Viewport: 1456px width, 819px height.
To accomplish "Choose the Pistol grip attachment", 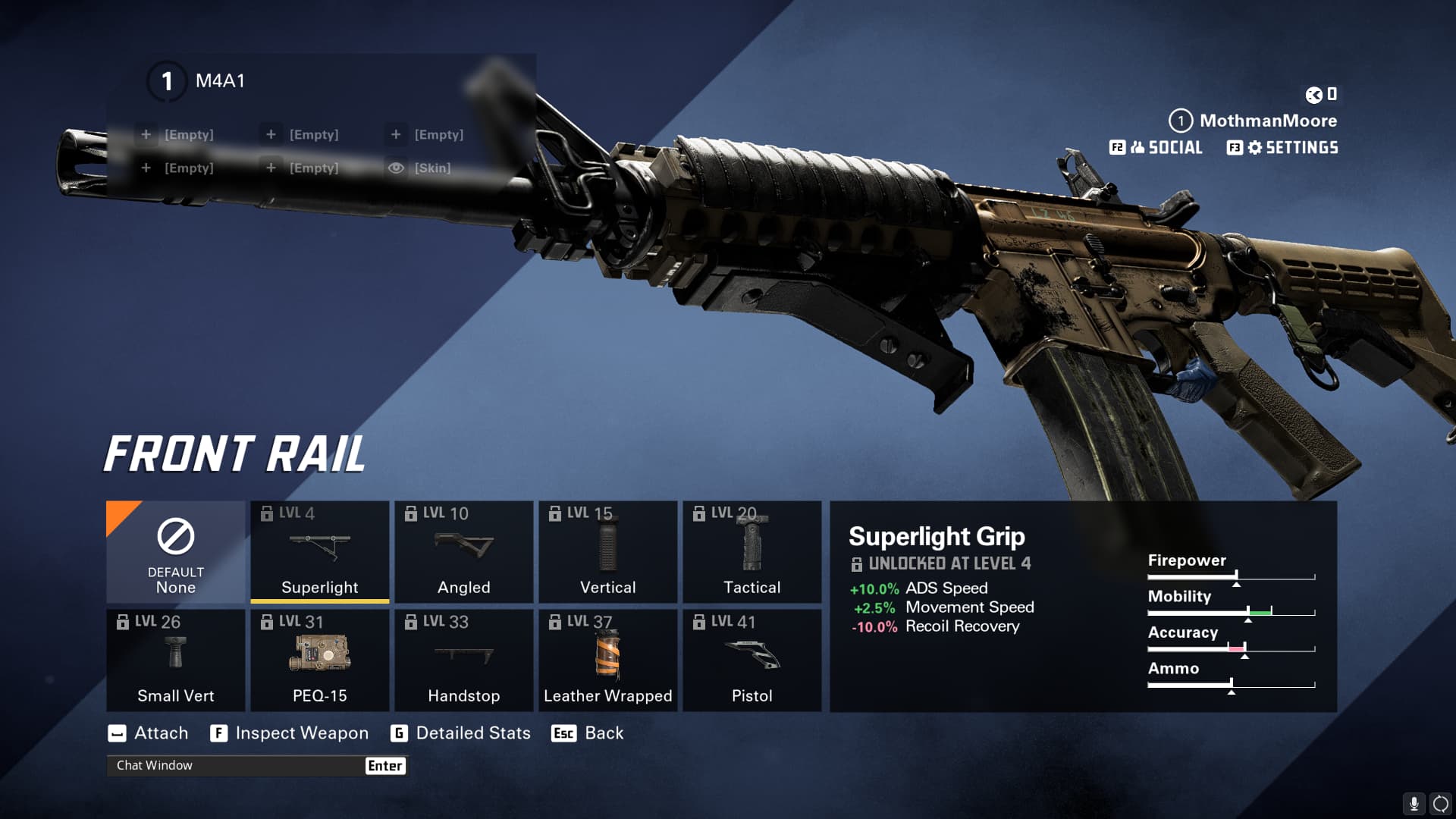I will coord(752,661).
